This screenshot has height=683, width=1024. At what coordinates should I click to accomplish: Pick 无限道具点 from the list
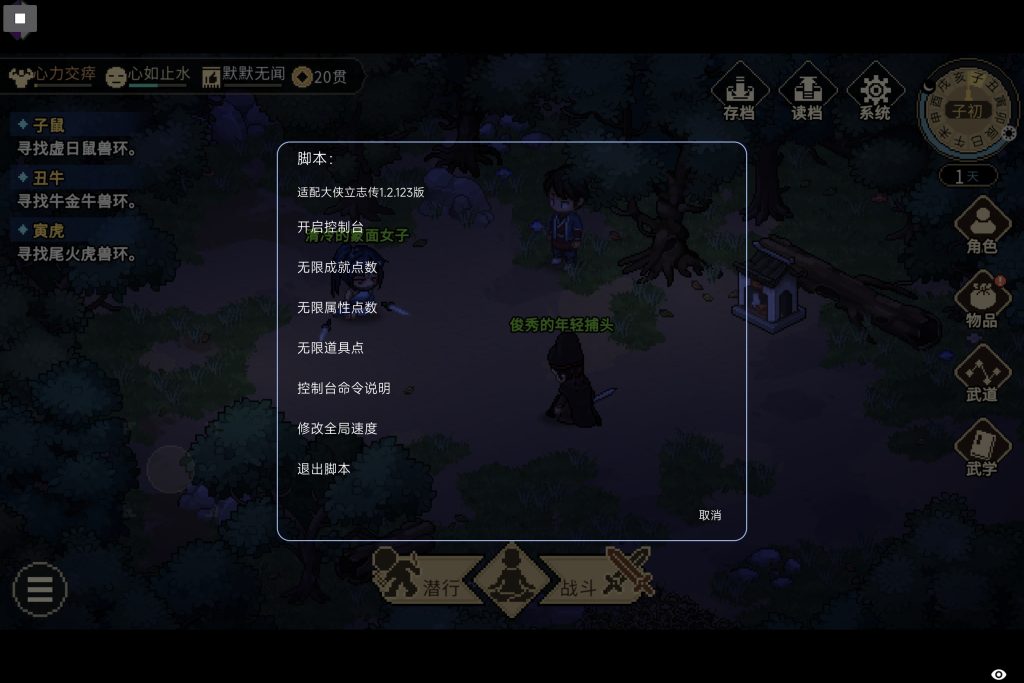(x=330, y=348)
